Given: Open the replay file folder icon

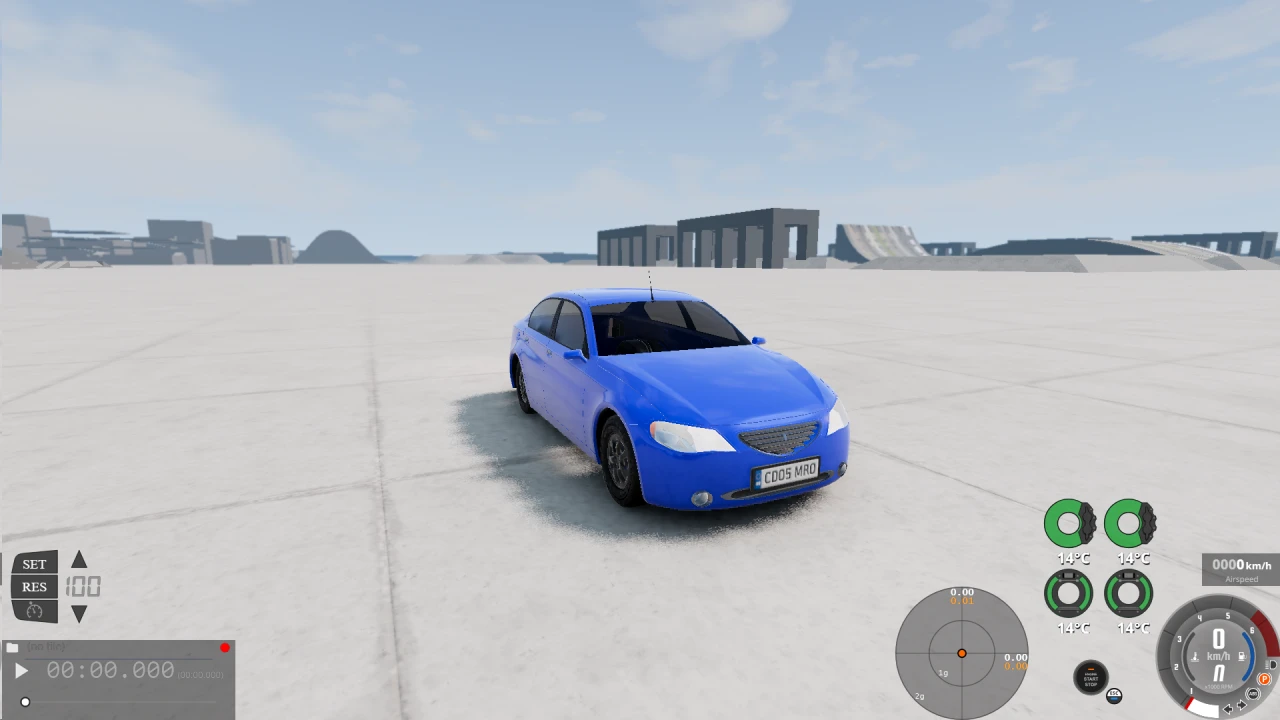Looking at the screenshot, I should [x=13, y=646].
